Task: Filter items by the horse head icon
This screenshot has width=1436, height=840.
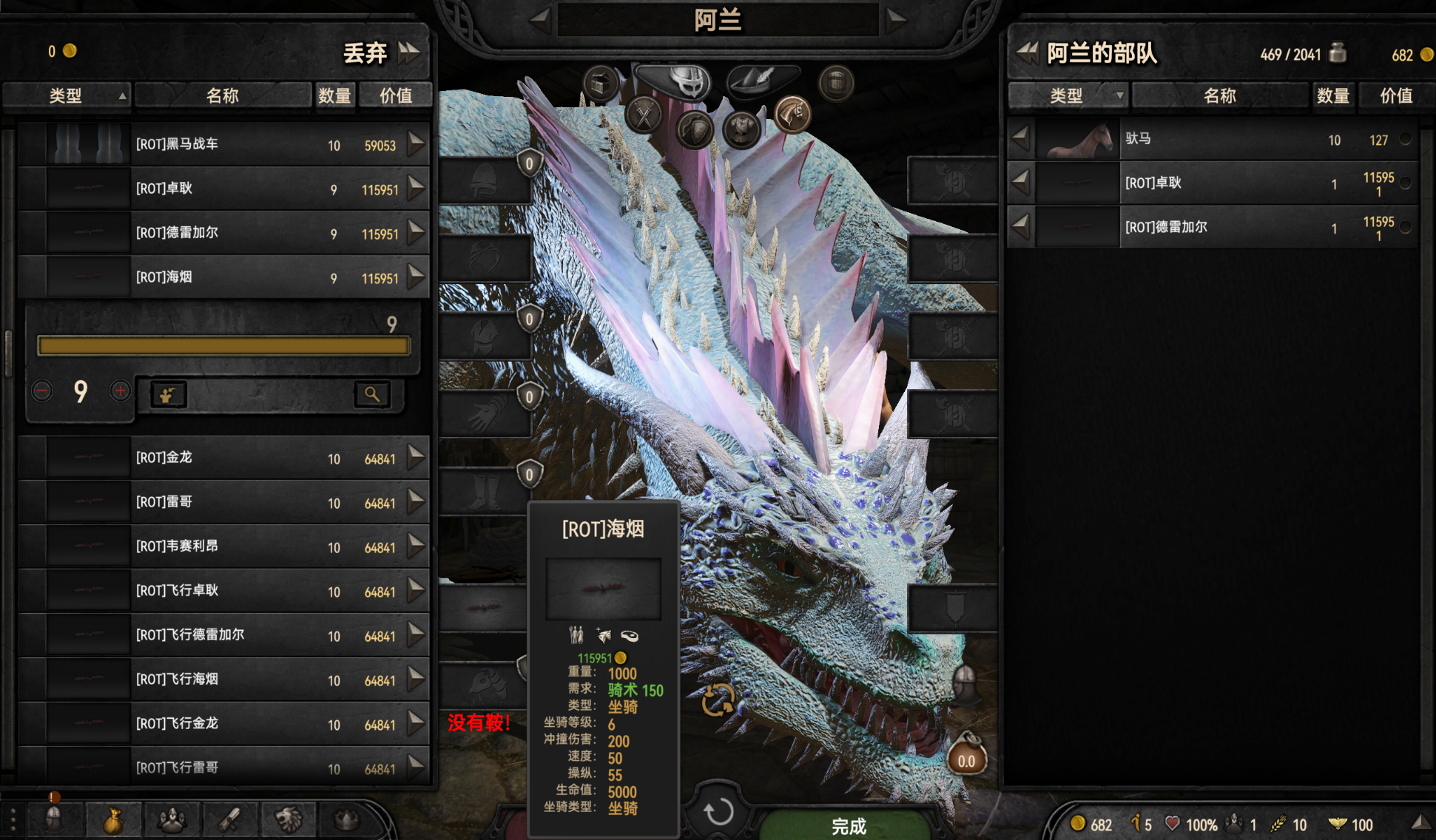Action: tap(792, 115)
